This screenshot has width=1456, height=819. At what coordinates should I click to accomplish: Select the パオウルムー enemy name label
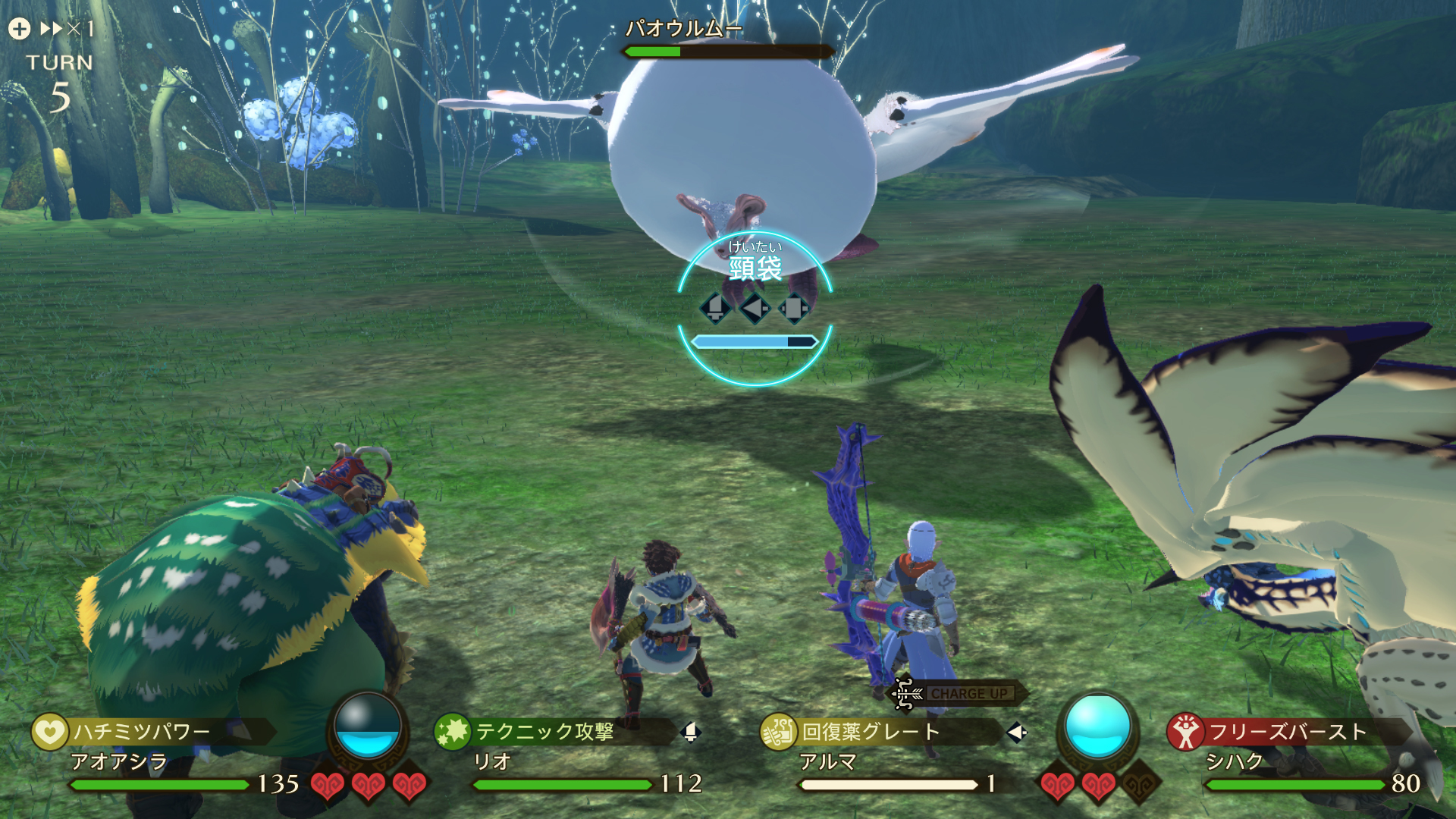click(682, 29)
